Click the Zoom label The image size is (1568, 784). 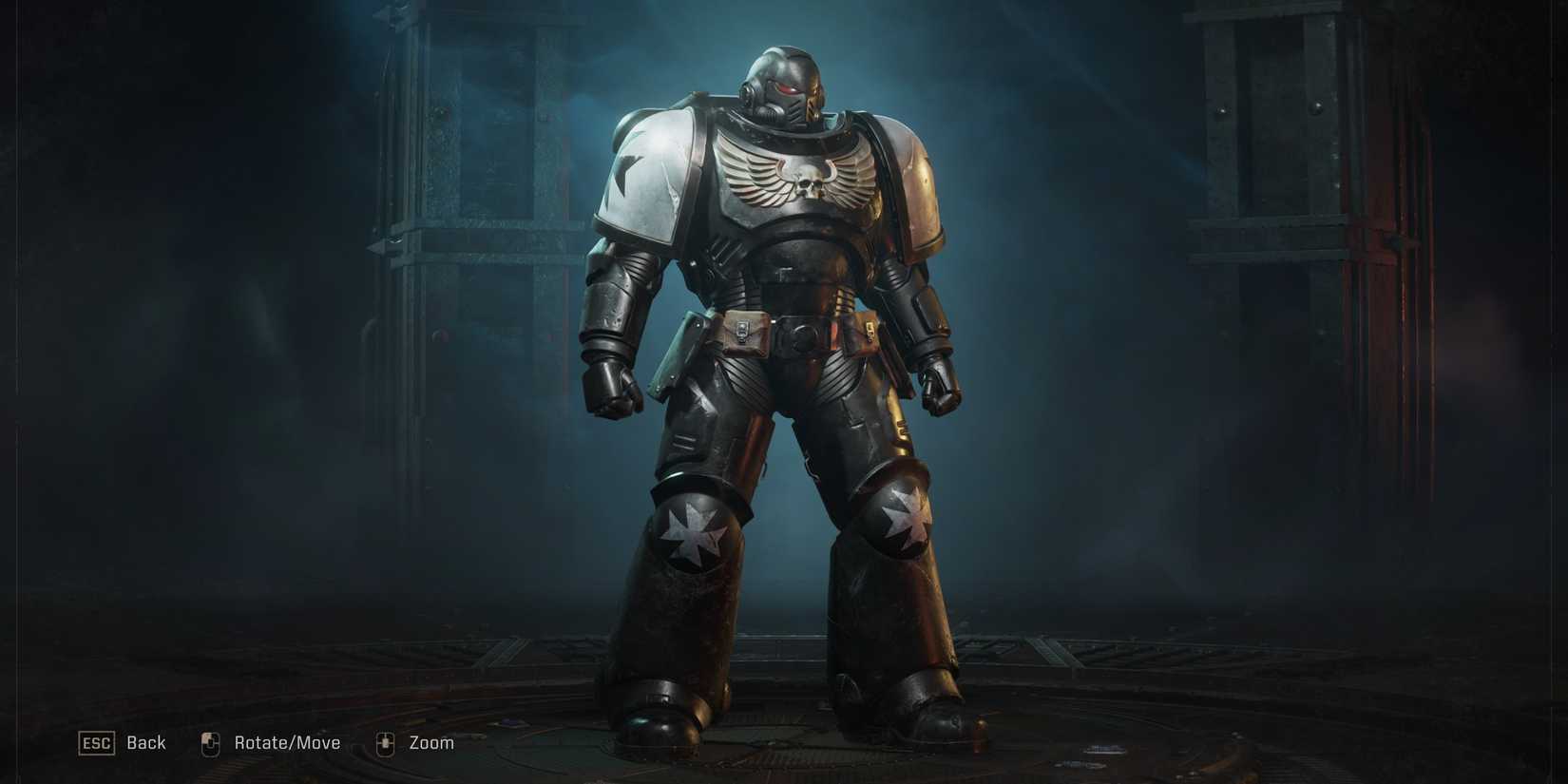[433, 742]
